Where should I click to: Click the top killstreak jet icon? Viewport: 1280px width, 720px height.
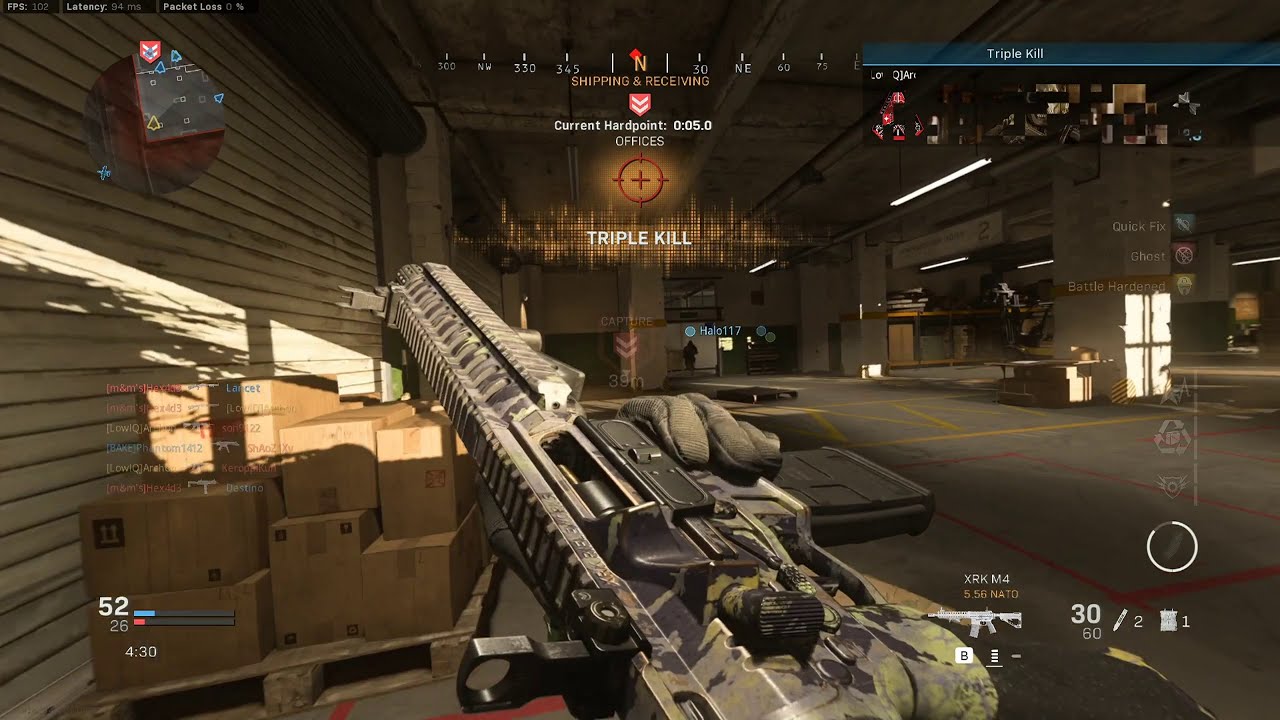pos(1175,392)
